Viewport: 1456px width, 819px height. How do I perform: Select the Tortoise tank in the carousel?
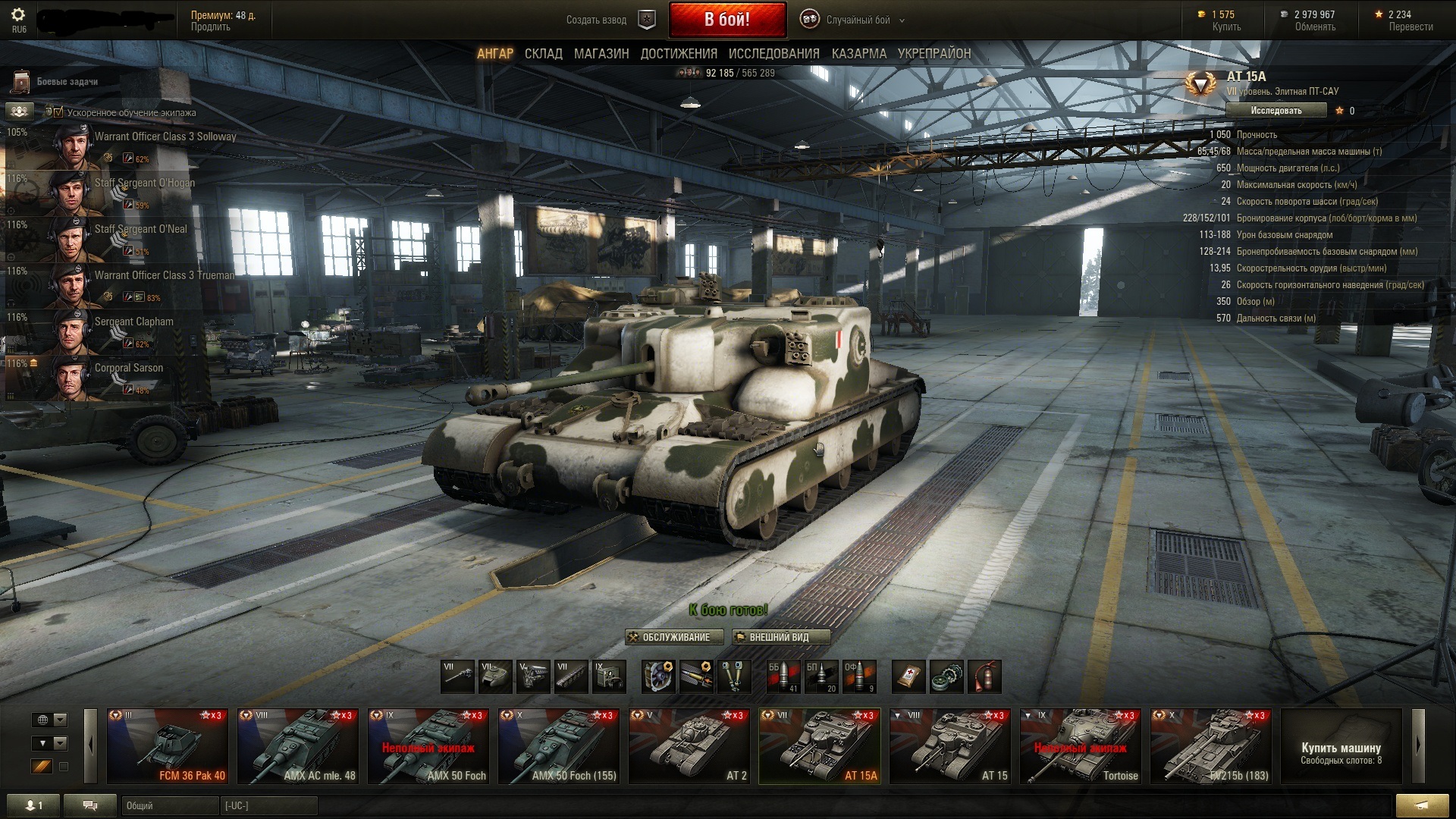[x=1080, y=746]
